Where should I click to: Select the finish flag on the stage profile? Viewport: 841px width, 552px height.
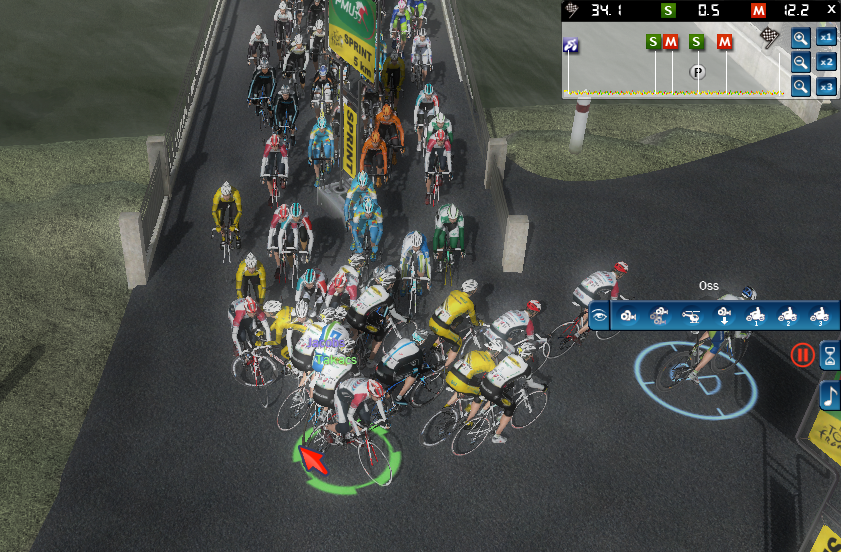769,37
